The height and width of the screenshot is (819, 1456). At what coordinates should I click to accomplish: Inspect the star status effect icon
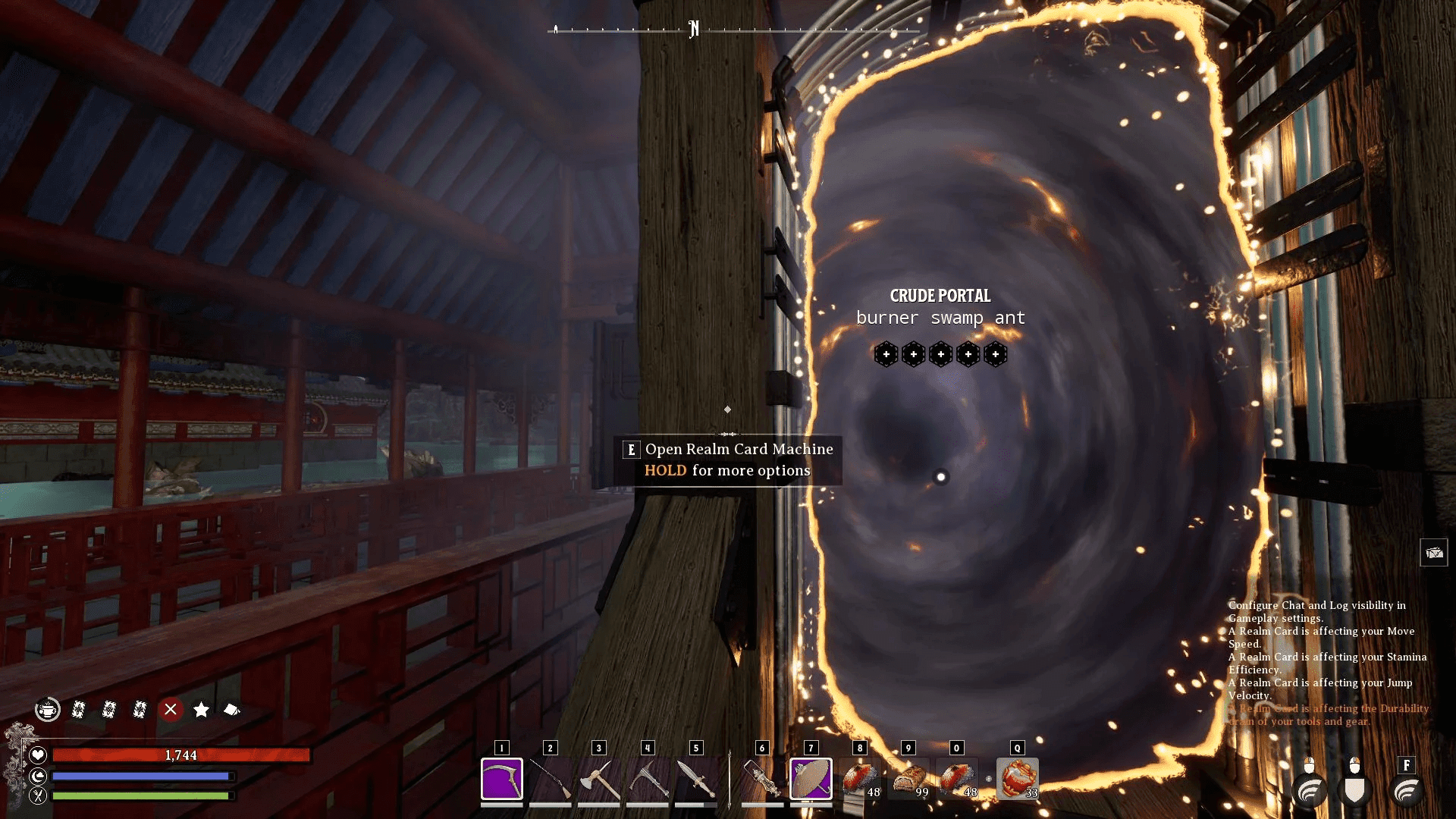tap(201, 710)
